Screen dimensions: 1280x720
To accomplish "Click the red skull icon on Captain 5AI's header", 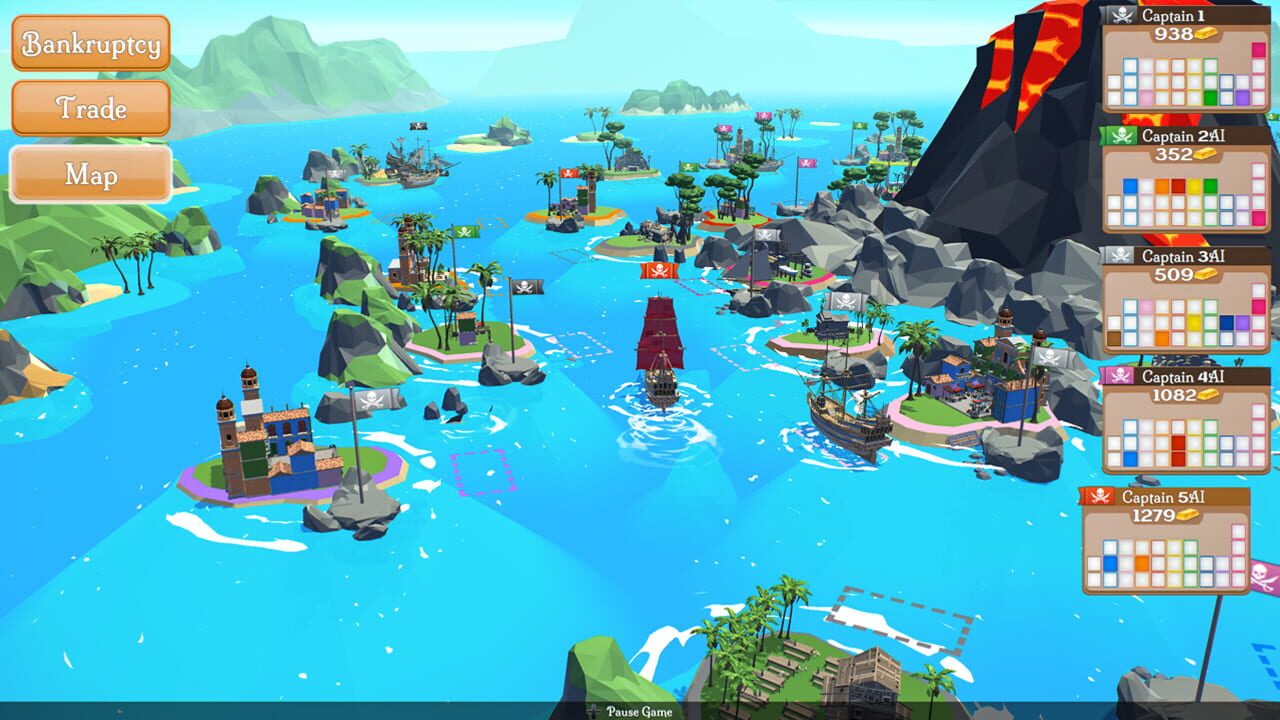I will (1101, 494).
